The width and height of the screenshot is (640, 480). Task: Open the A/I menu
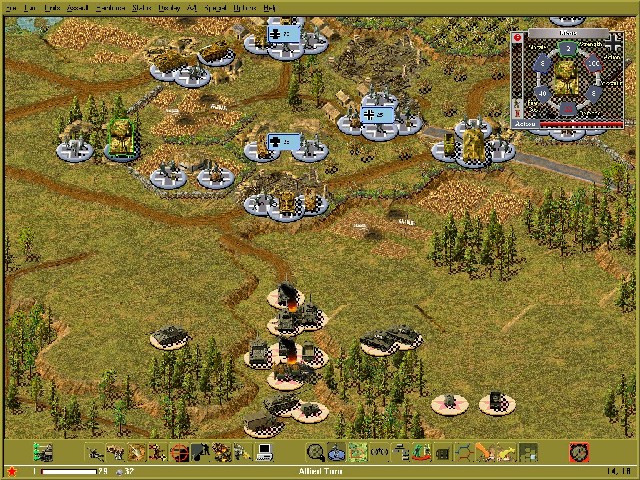coord(191,7)
